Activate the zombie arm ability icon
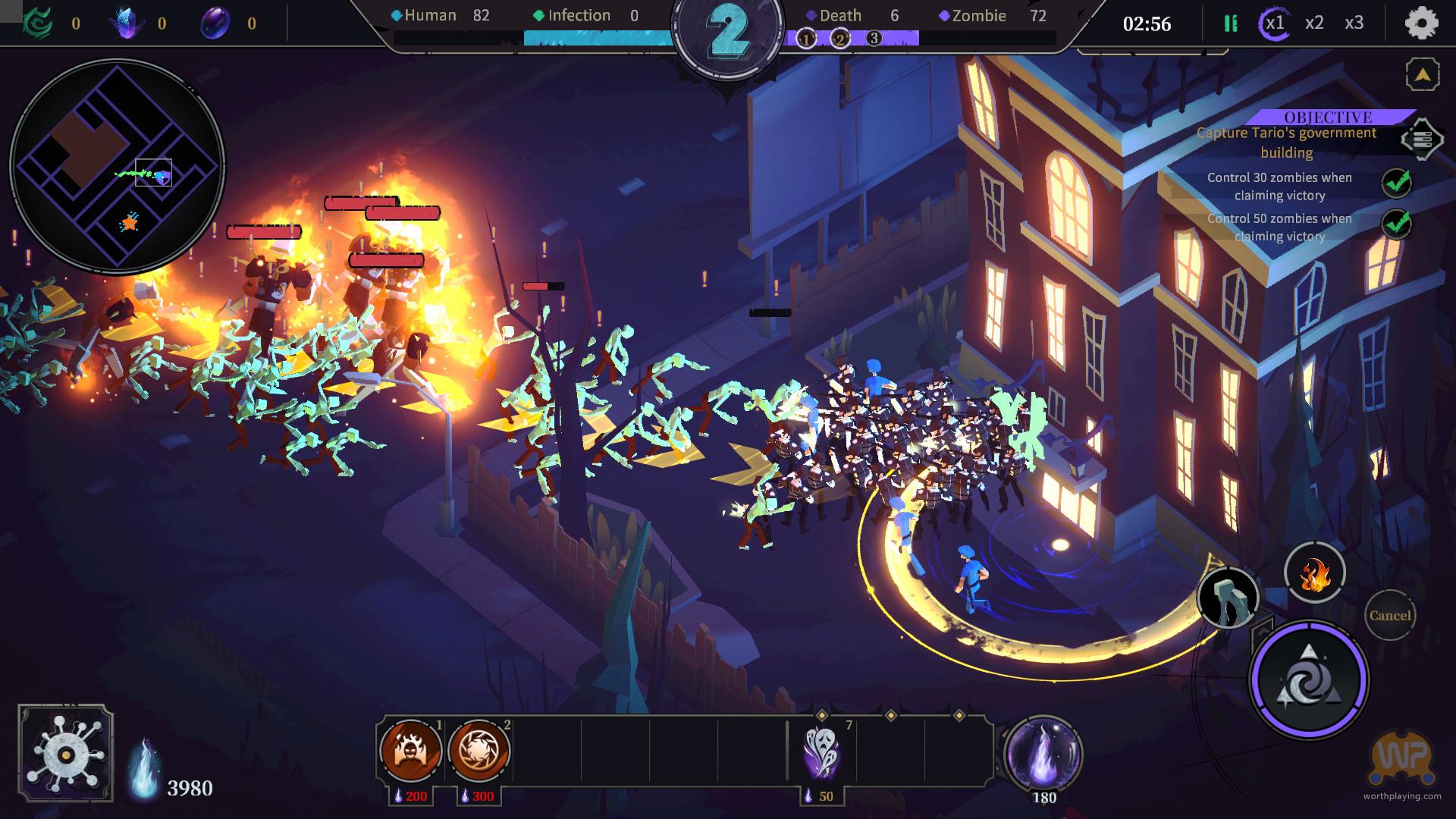The height and width of the screenshot is (819, 1456). tap(1228, 598)
